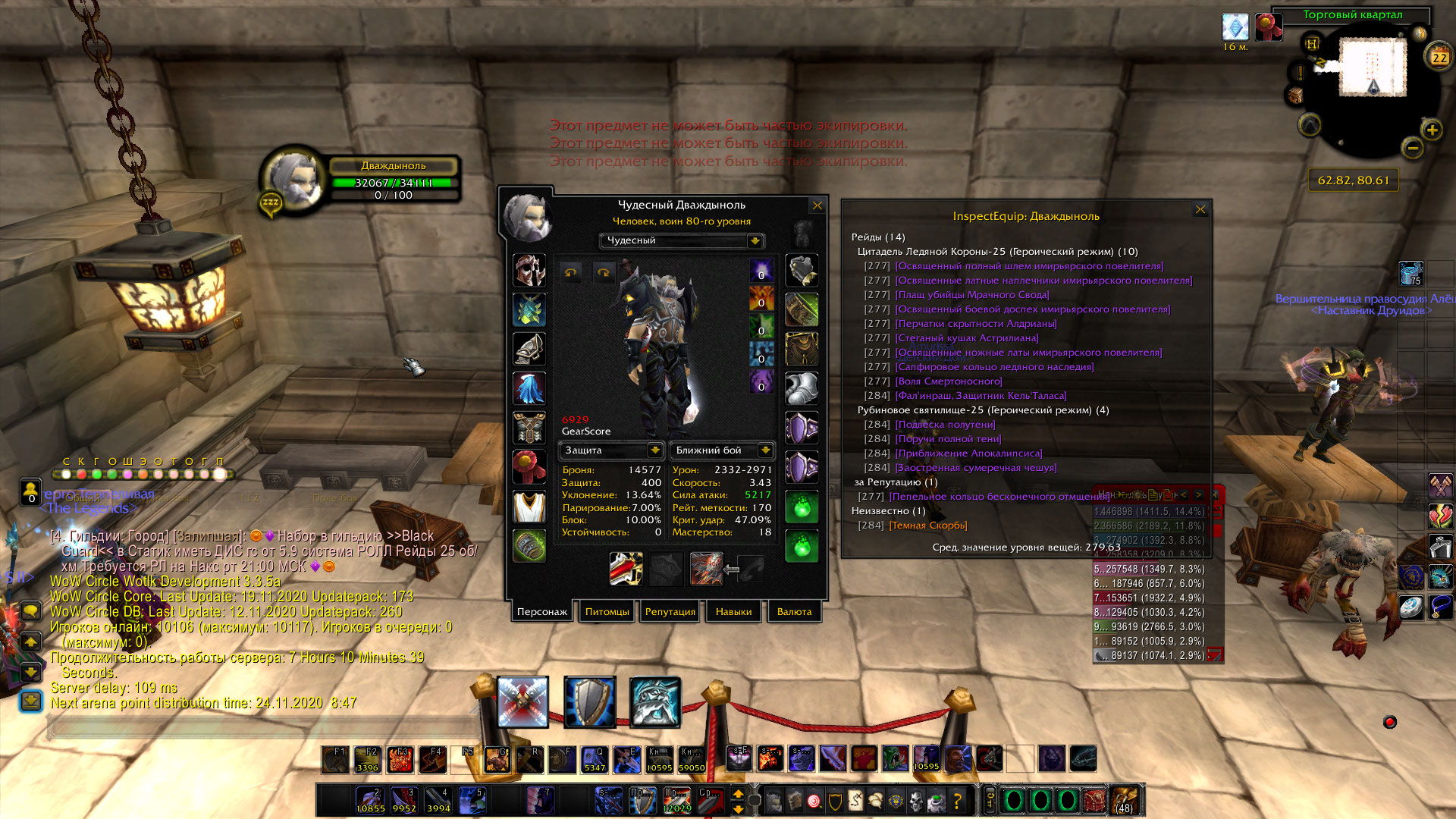Click the Тёмная Скорбь item link
This screenshot has width=1456, height=819.
point(928,526)
